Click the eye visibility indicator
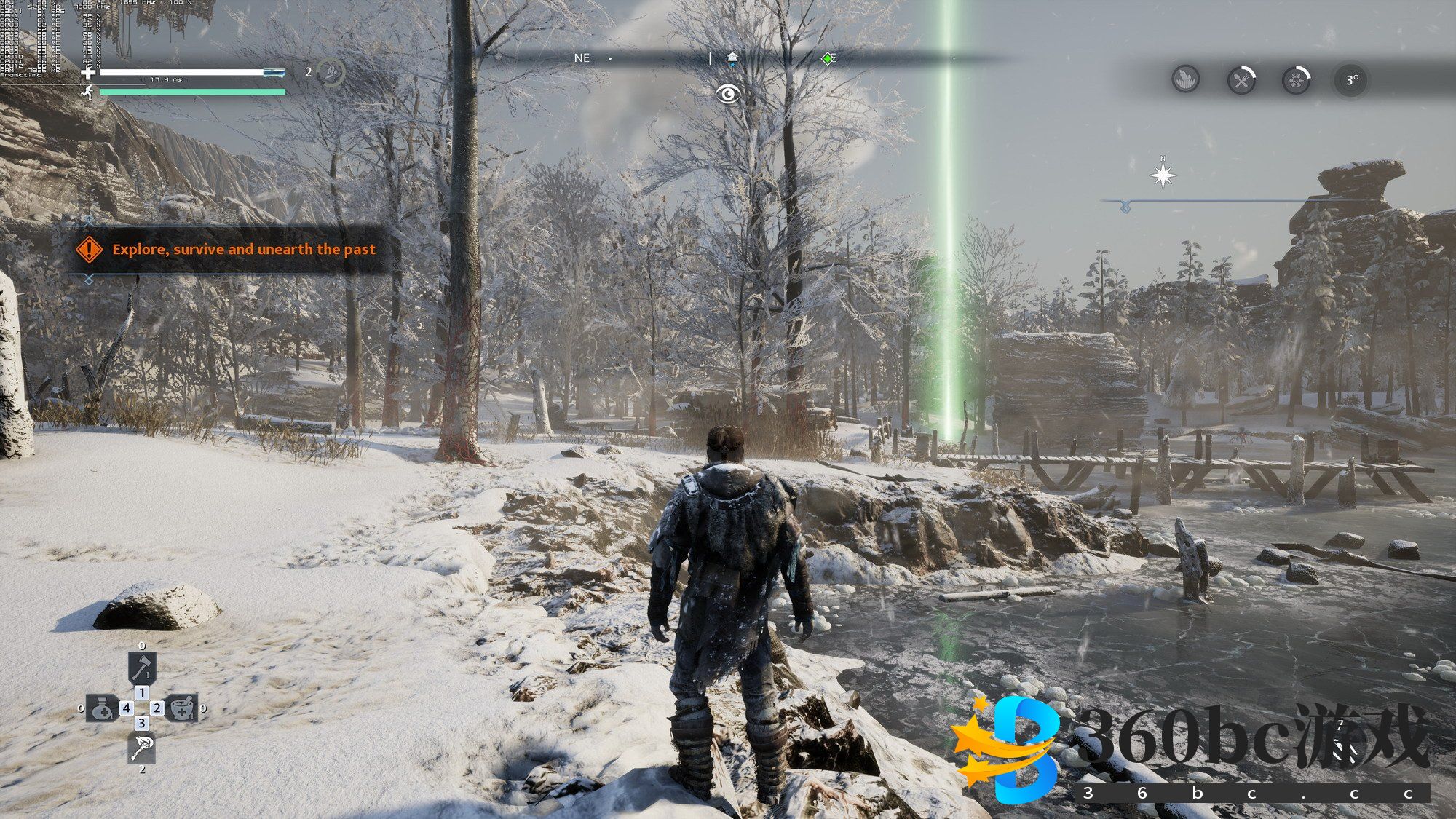The image size is (1456, 819). pyautogui.click(x=728, y=93)
